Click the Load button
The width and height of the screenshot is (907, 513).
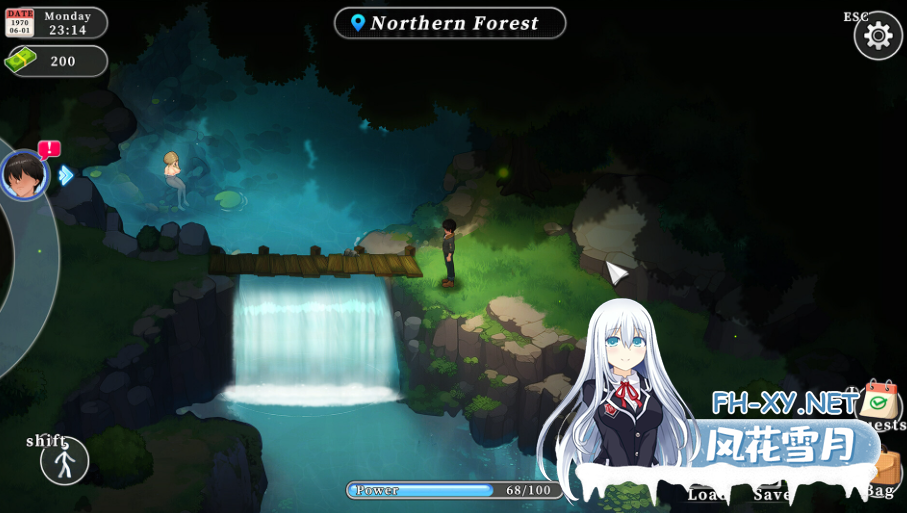(x=705, y=493)
